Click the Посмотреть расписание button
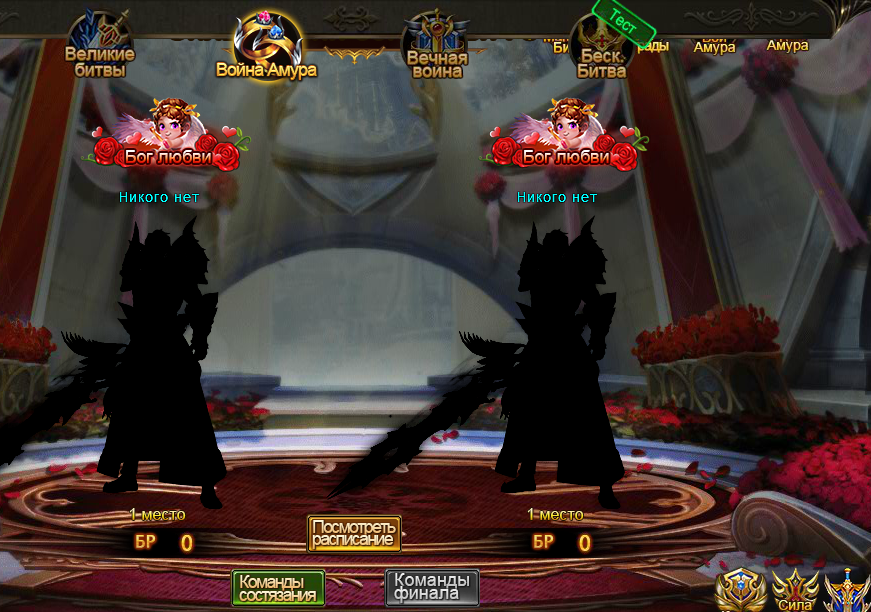 pos(354,533)
